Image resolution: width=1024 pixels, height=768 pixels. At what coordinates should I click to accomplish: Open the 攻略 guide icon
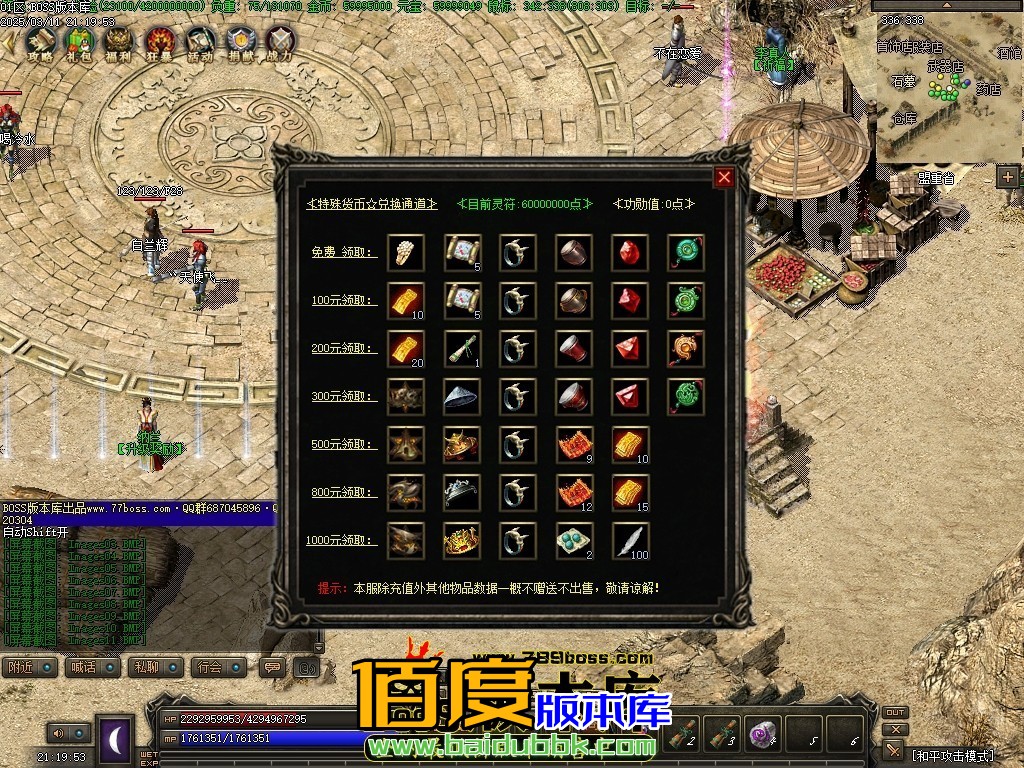pyautogui.click(x=40, y=41)
